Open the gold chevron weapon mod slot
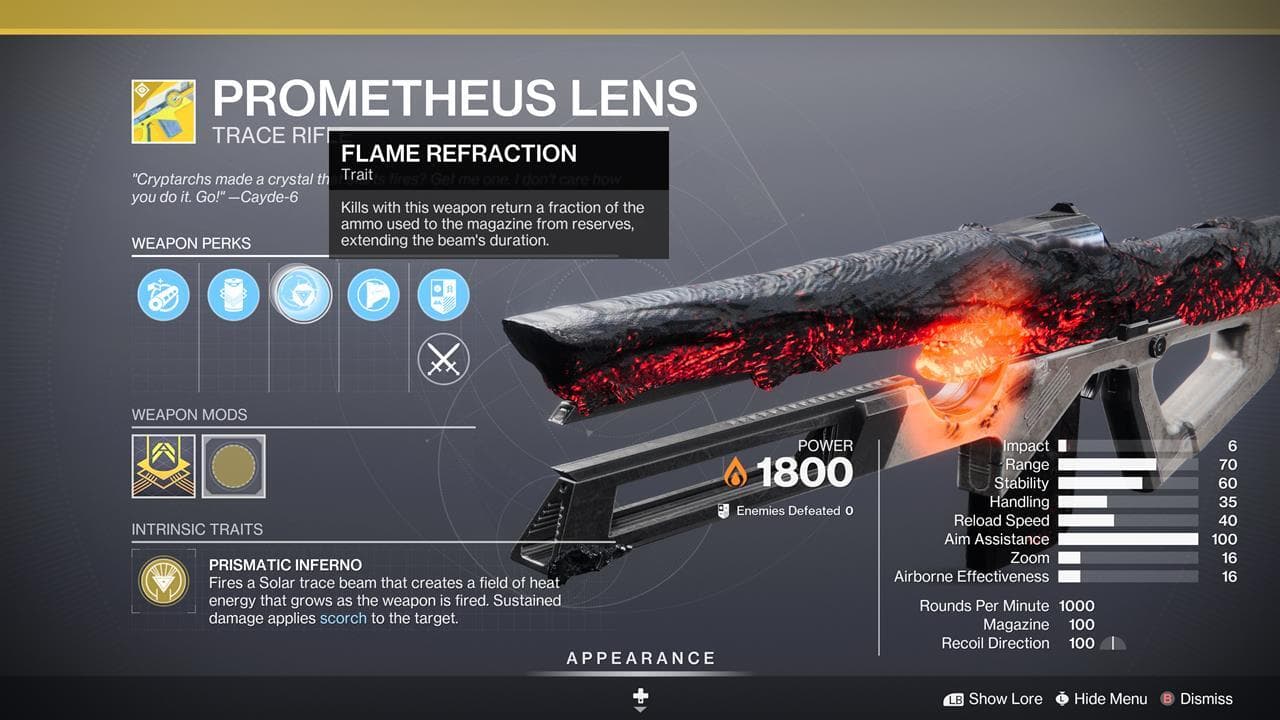Viewport: 1280px width, 720px height. coord(164,465)
